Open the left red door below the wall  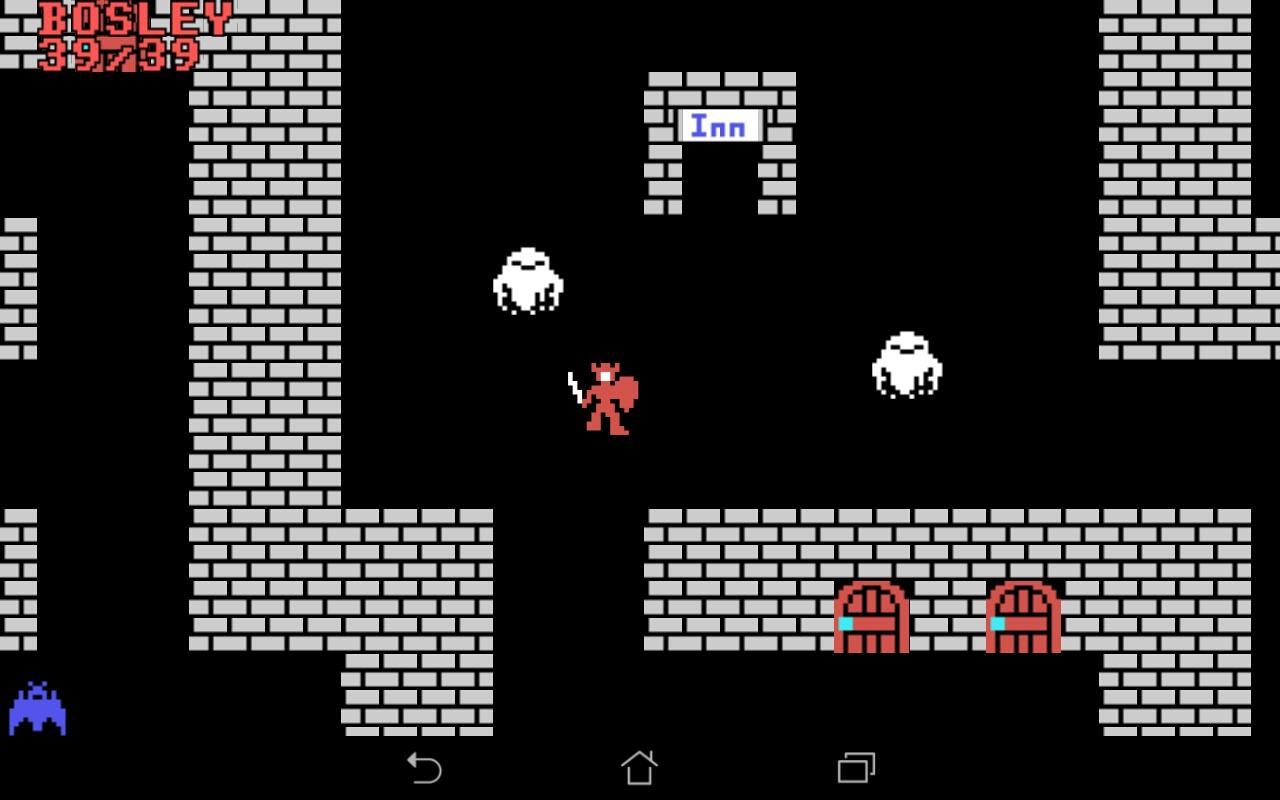(873, 615)
